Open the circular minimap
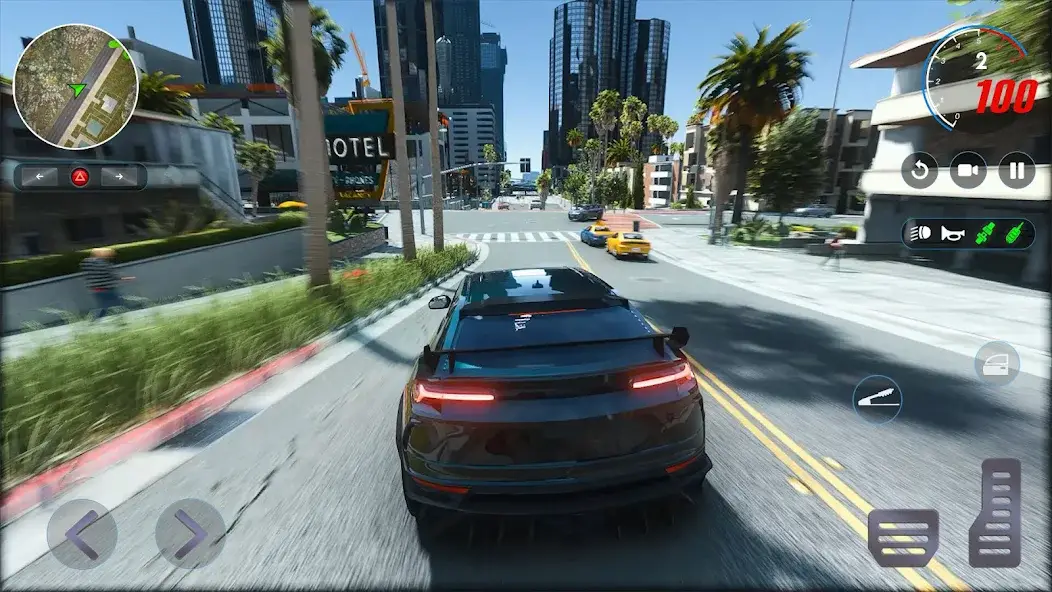 pos(76,87)
